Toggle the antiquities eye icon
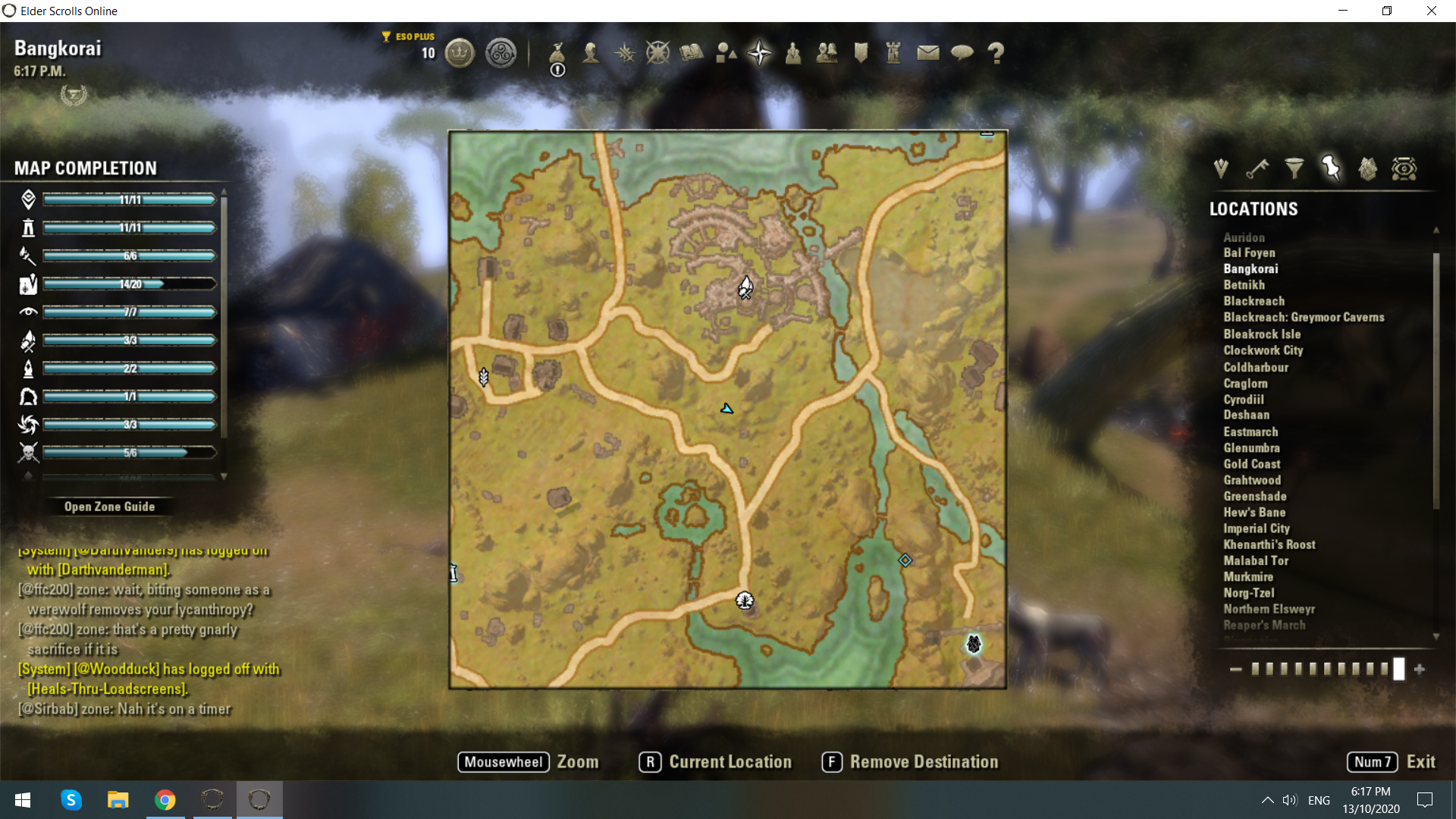 point(1404,168)
